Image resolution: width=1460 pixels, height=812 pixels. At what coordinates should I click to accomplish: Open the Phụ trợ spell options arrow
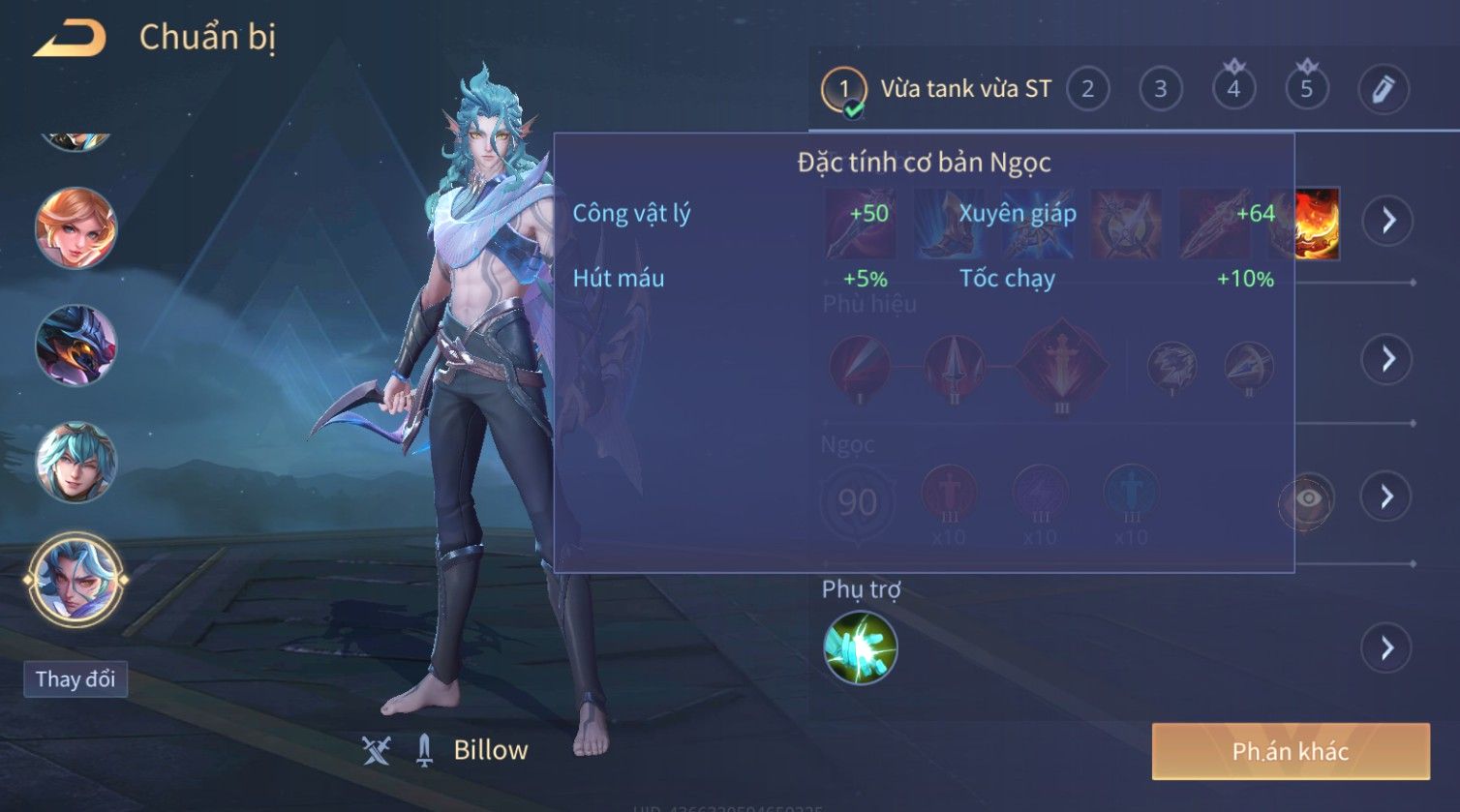[x=1387, y=647]
